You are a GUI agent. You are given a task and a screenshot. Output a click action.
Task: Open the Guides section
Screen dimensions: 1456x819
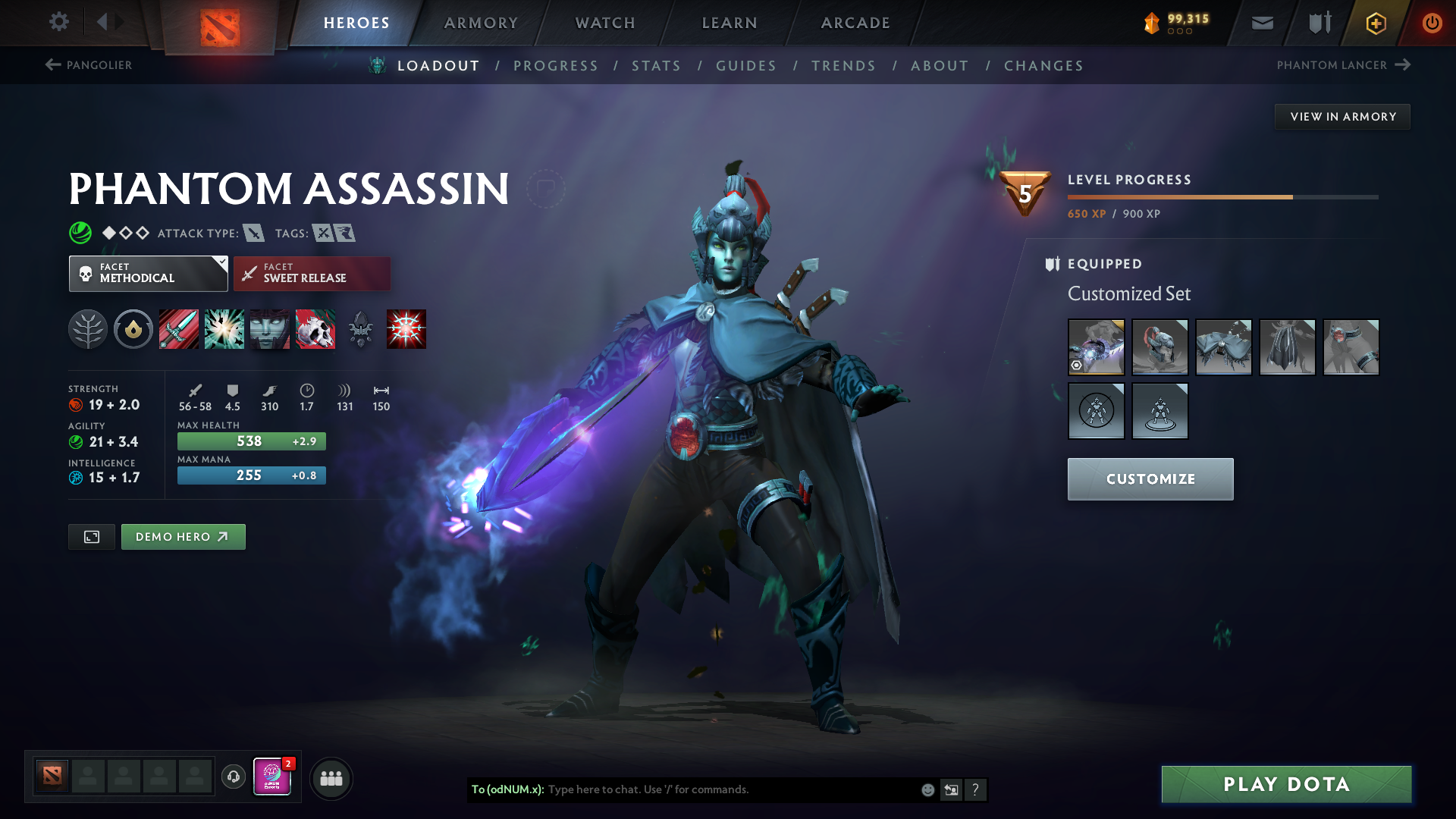pos(746,66)
